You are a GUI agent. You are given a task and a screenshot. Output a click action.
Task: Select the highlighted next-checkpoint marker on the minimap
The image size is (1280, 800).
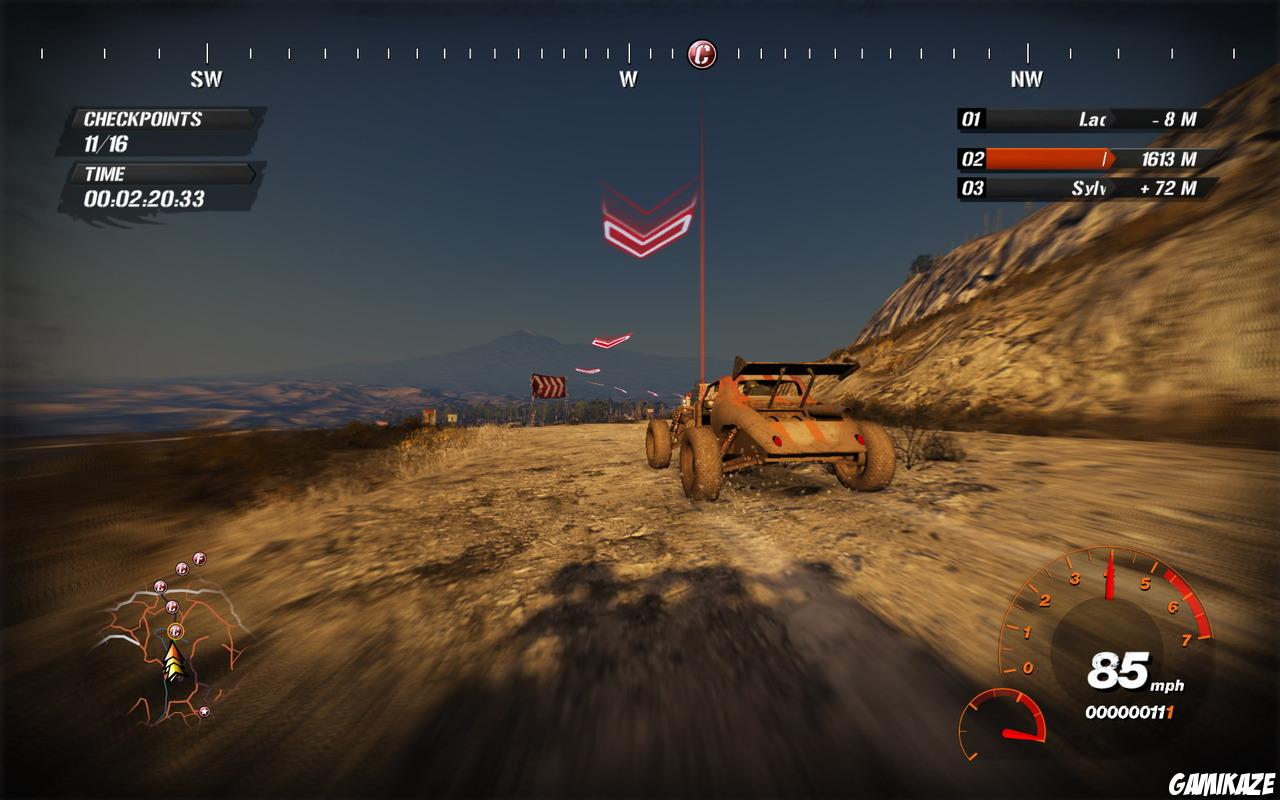tap(176, 630)
